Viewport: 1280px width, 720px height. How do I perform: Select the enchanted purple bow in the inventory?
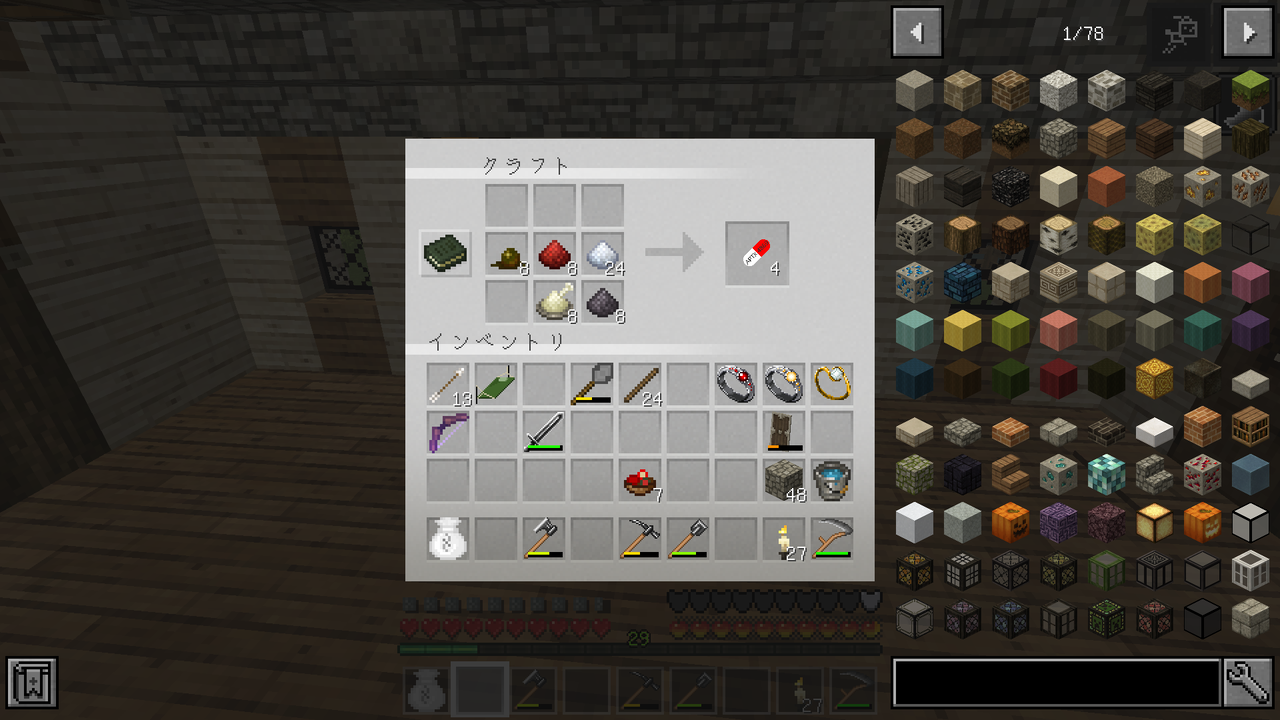click(446, 430)
